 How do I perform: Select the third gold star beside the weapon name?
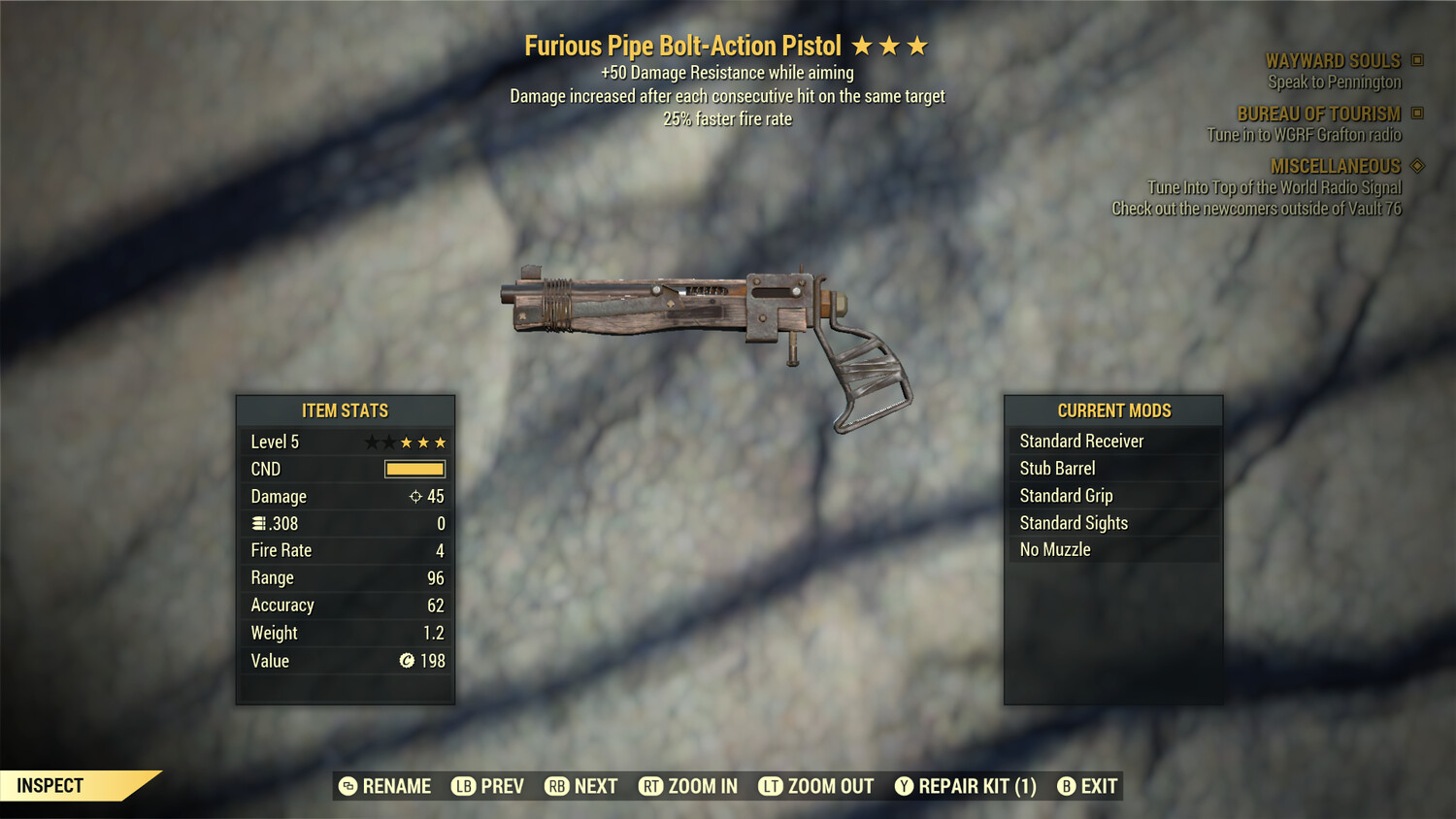[916, 45]
